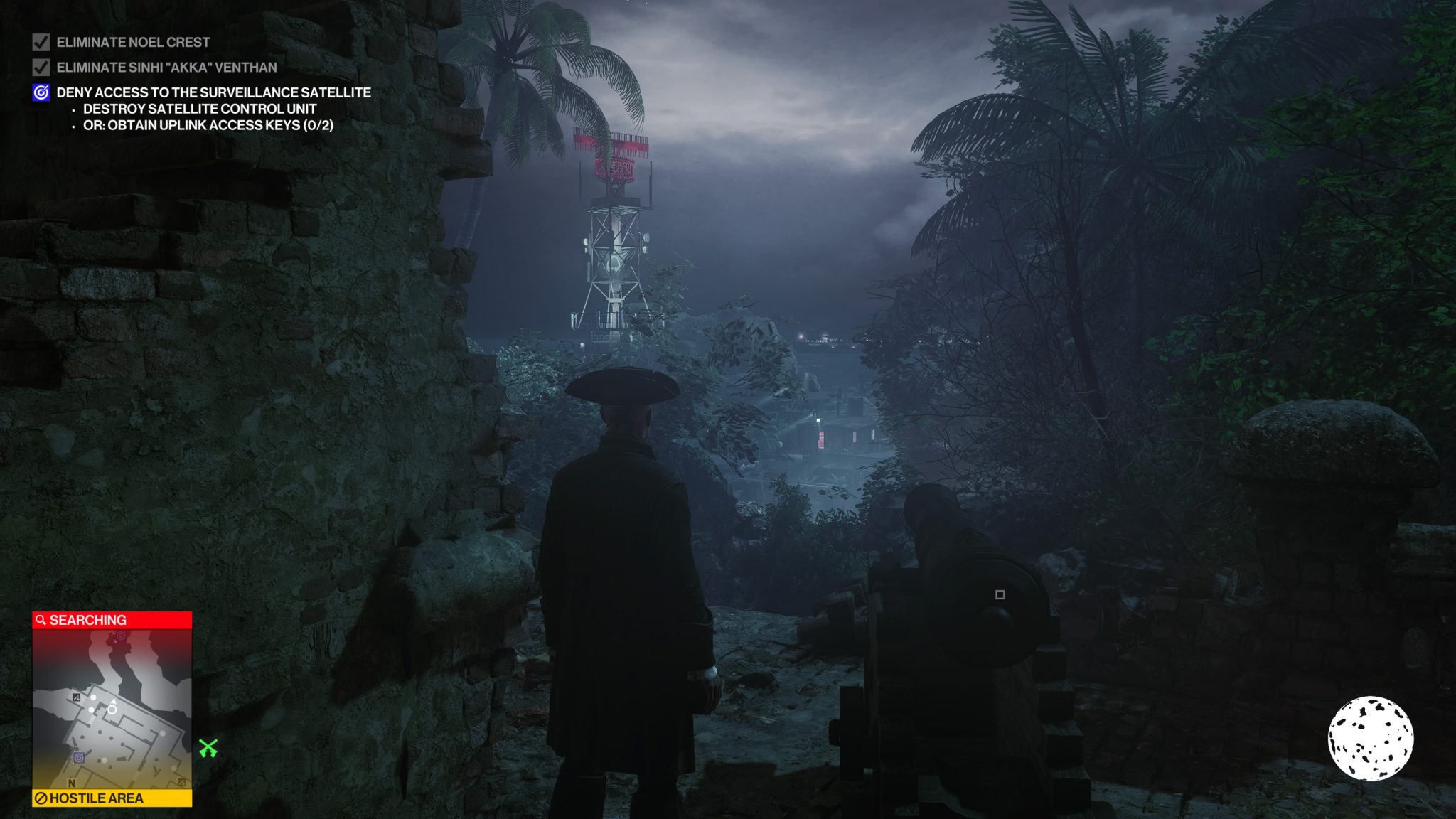
Task: Click the pink target marker at the minimap top
Action: click(x=119, y=636)
